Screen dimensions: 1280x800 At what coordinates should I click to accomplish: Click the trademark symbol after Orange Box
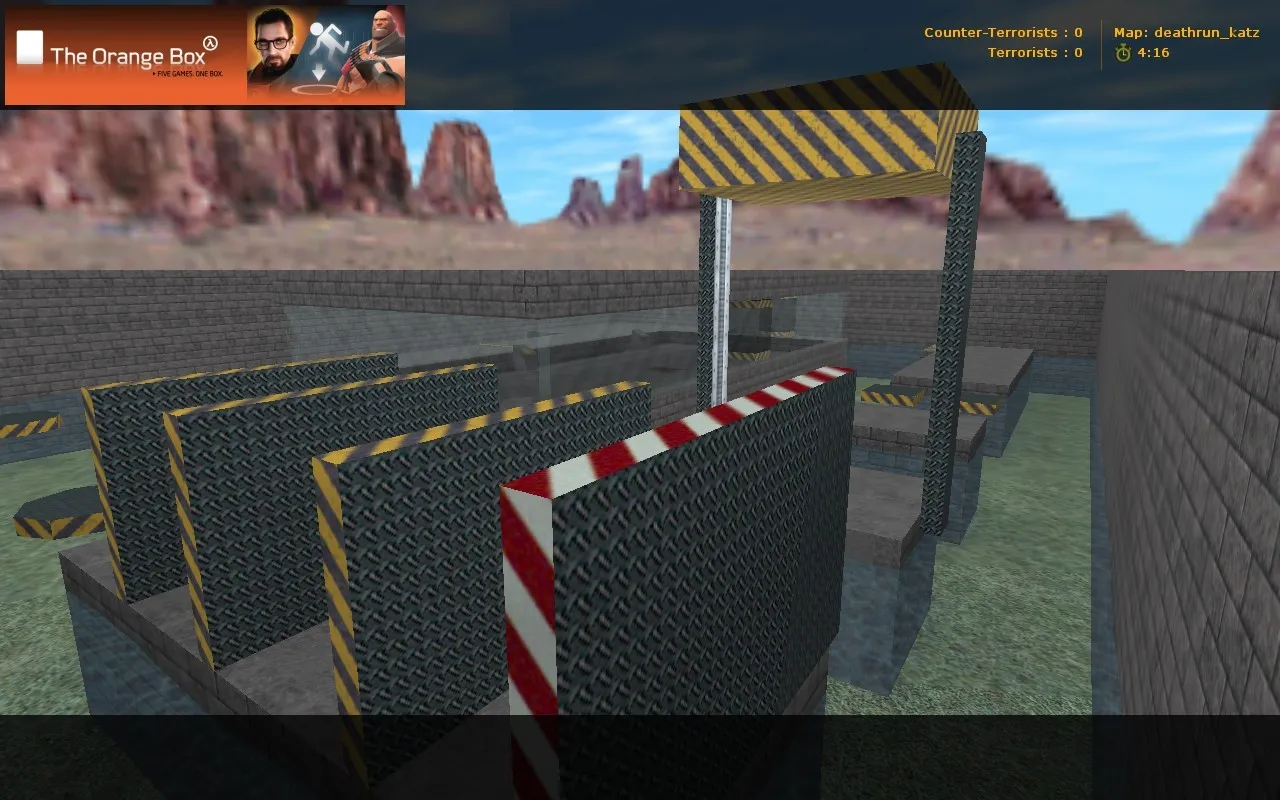tap(210, 42)
